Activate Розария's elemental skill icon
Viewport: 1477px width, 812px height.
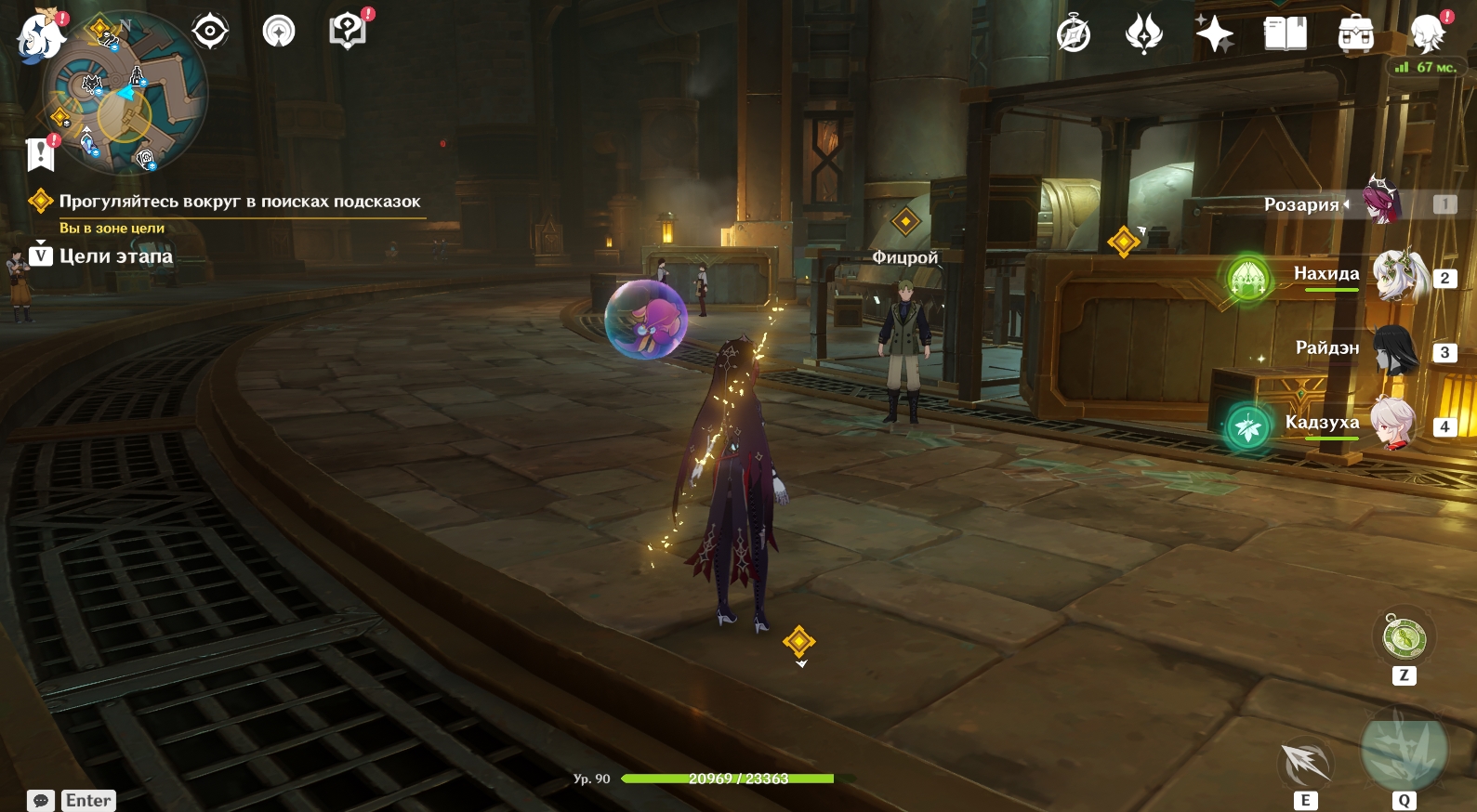[1306, 764]
